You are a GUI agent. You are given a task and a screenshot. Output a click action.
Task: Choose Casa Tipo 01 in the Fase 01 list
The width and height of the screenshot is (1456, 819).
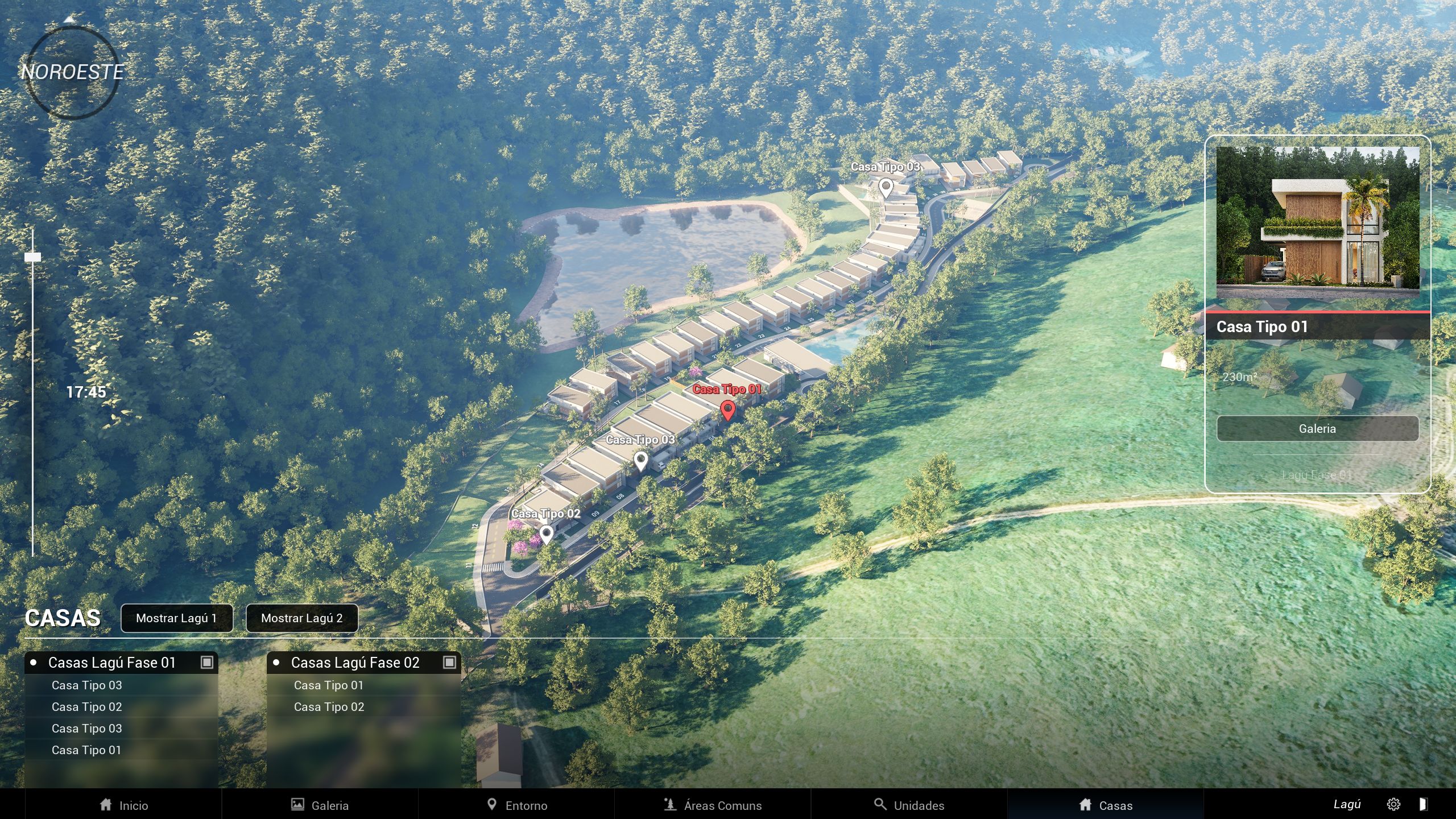tap(86, 750)
